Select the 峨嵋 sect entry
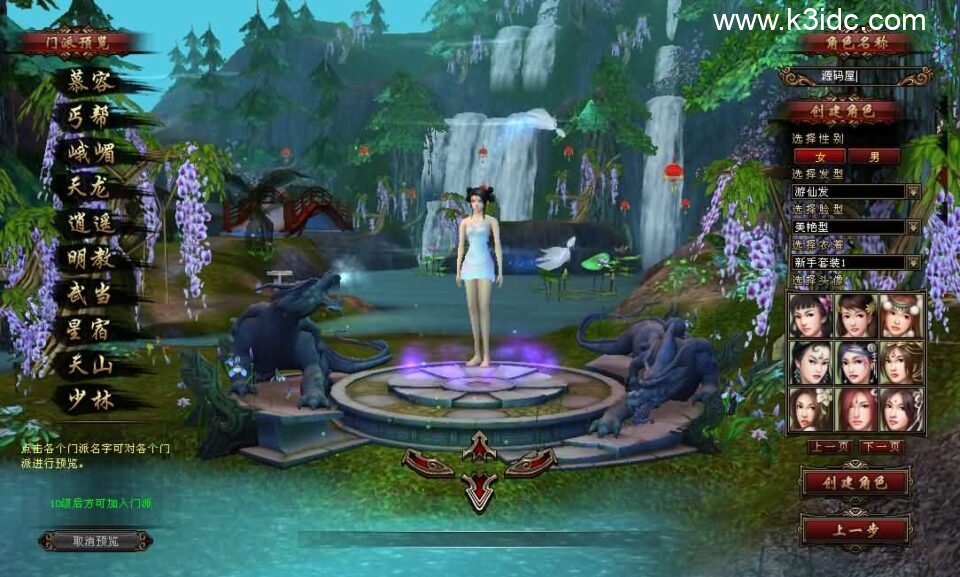Image resolution: width=960 pixels, height=577 pixels. click(x=91, y=152)
